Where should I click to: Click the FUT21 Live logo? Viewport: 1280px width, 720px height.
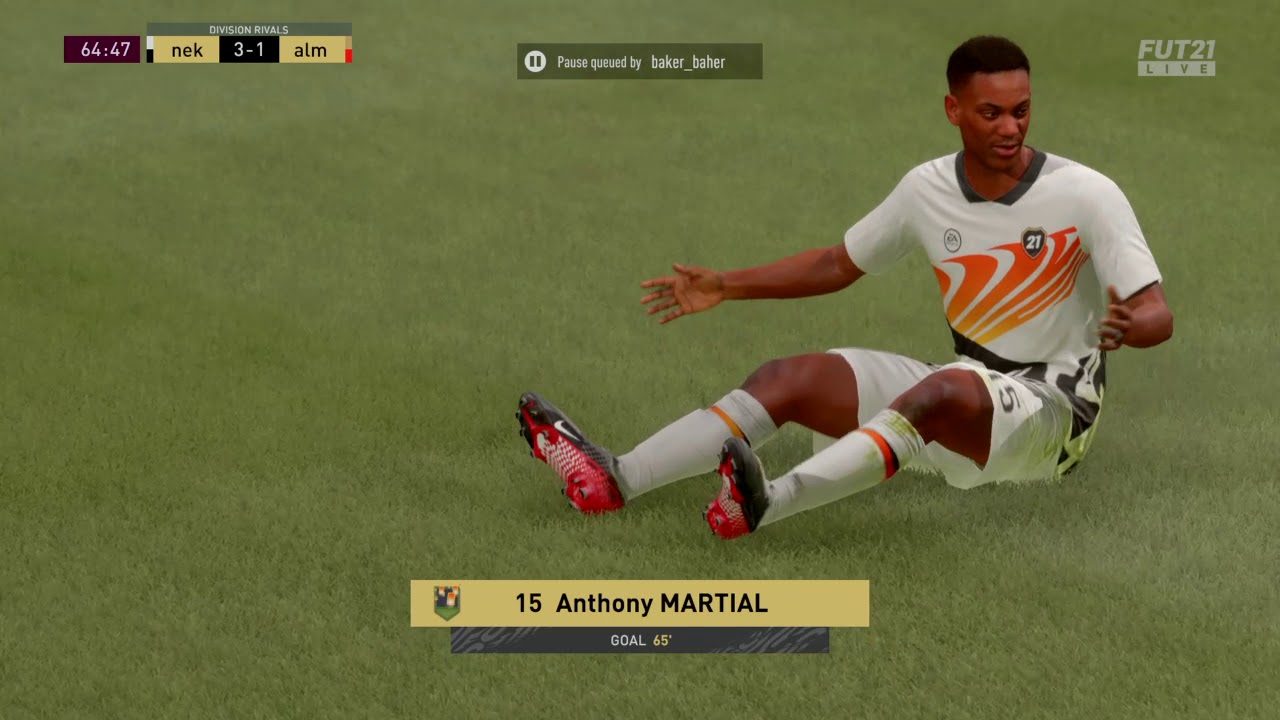click(x=1176, y=58)
